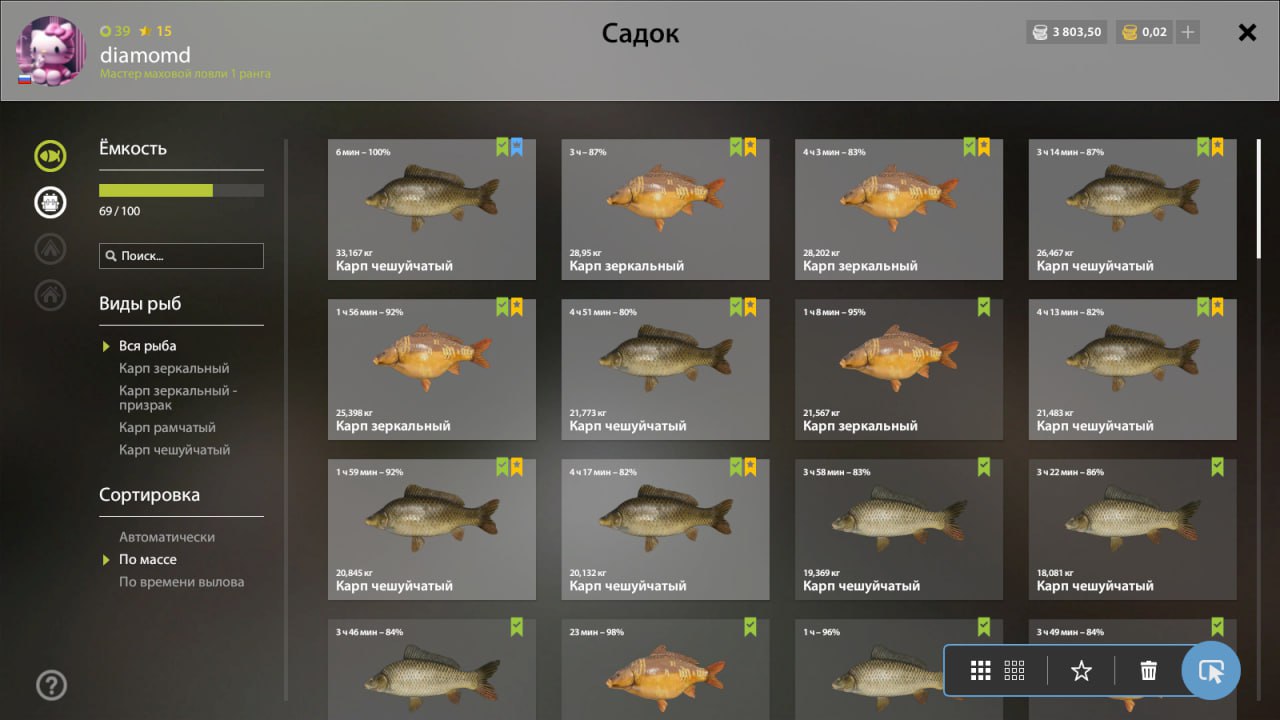Choose the 25,398 кг Карп зеркальный fish
This screenshot has width=1280, height=720.
432,369
